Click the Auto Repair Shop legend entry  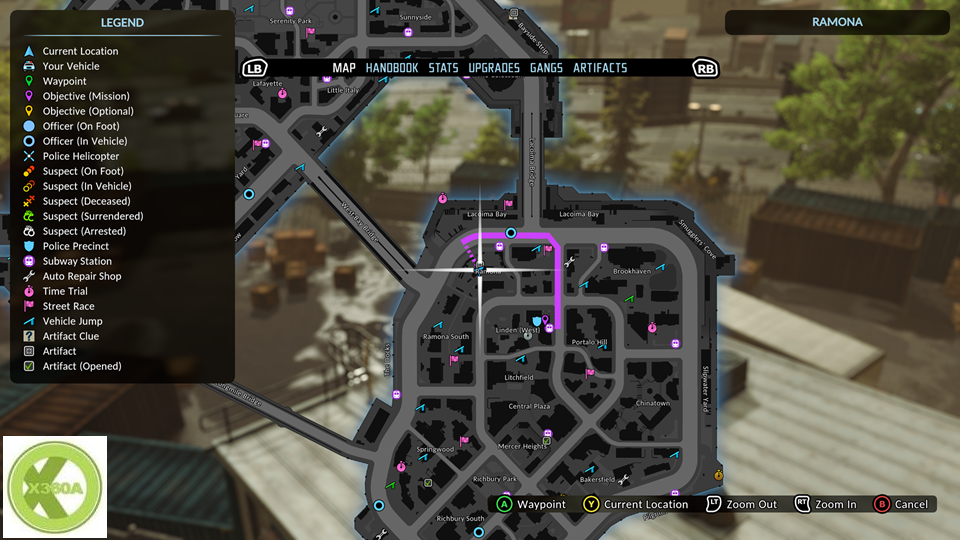82,276
